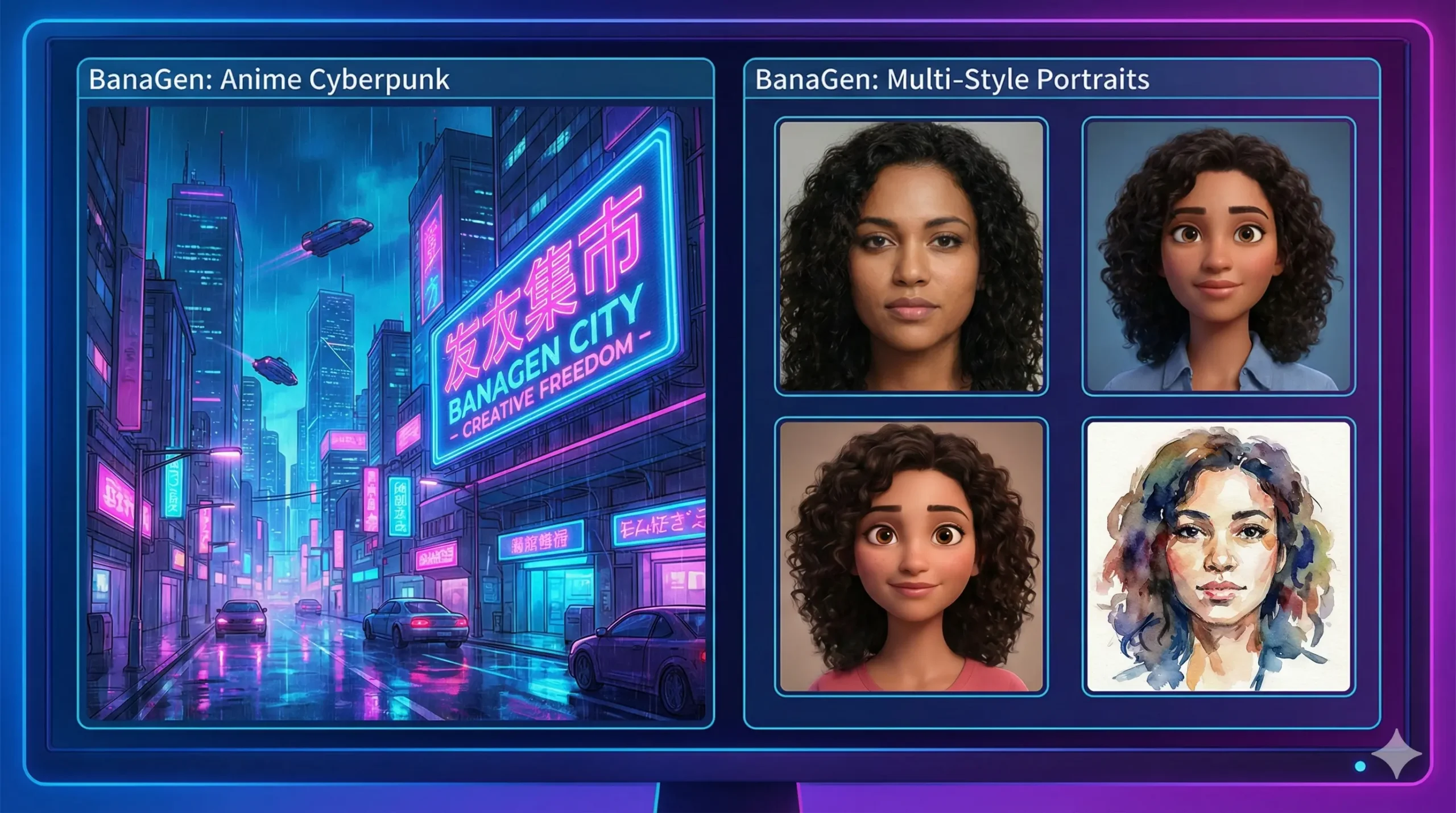The height and width of the screenshot is (813, 1456).
Task: Choose the 3D cartoon portrait with blue shirt
Action: (1218, 256)
